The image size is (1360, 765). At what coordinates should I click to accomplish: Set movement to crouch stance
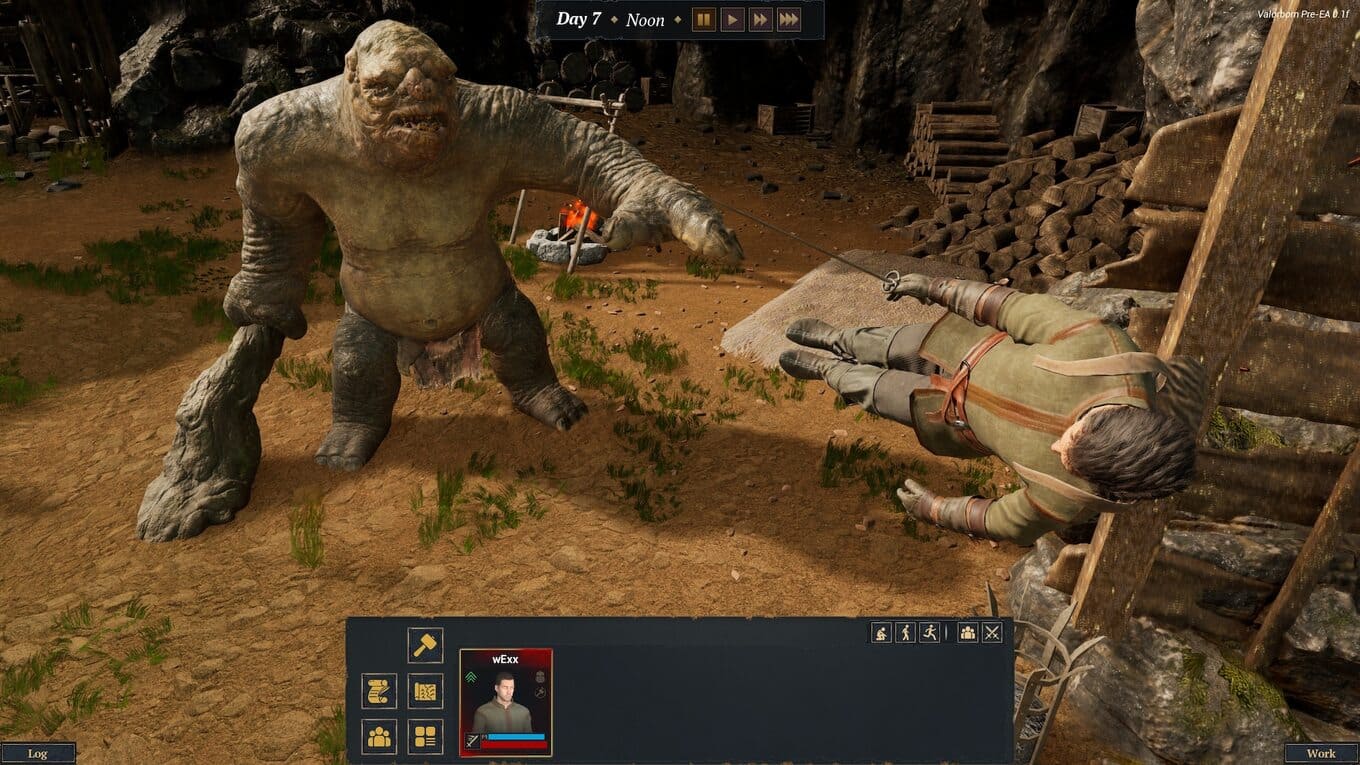click(881, 632)
